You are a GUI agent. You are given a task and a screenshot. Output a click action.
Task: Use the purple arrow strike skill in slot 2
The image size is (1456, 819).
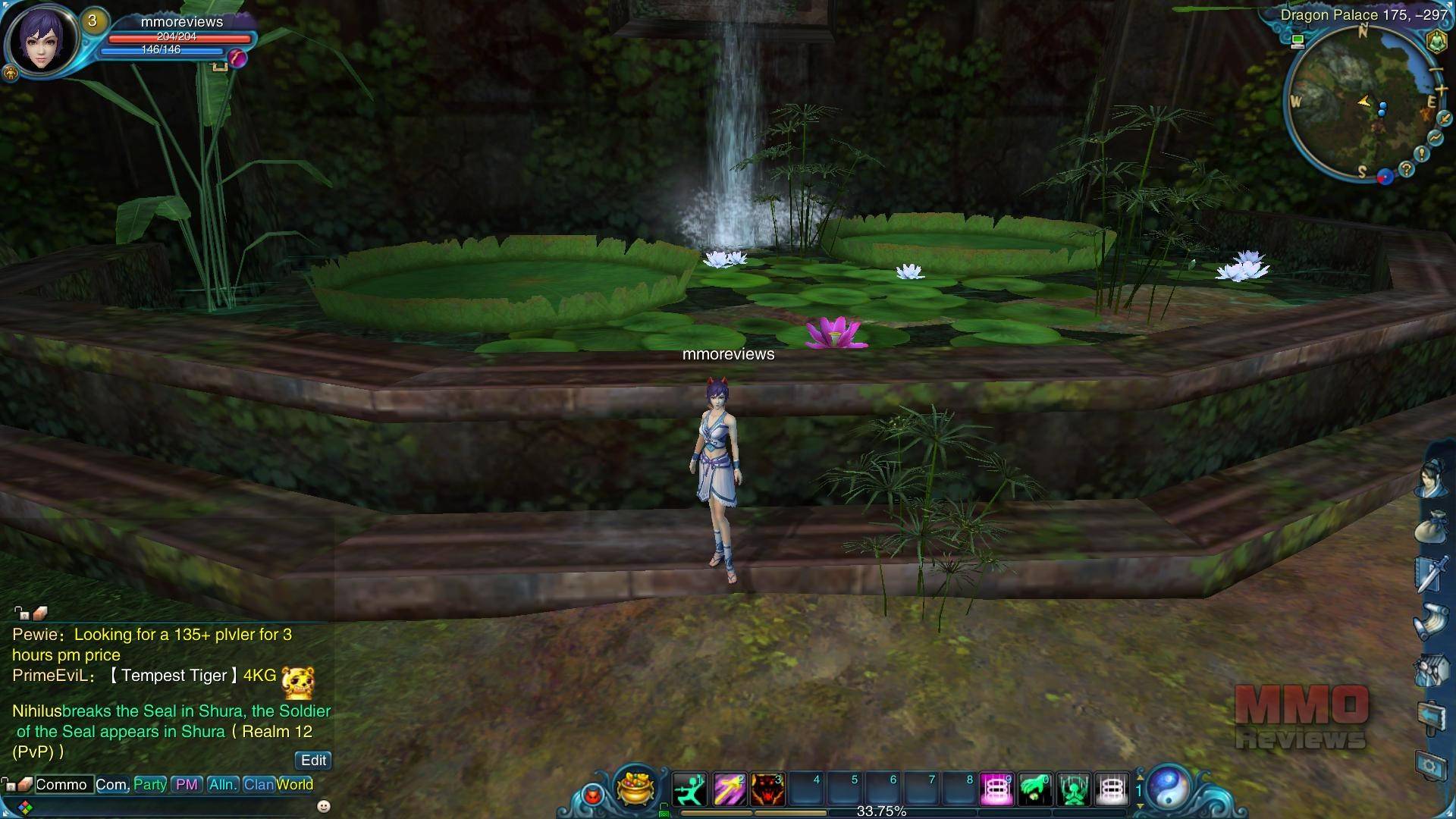tap(729, 789)
